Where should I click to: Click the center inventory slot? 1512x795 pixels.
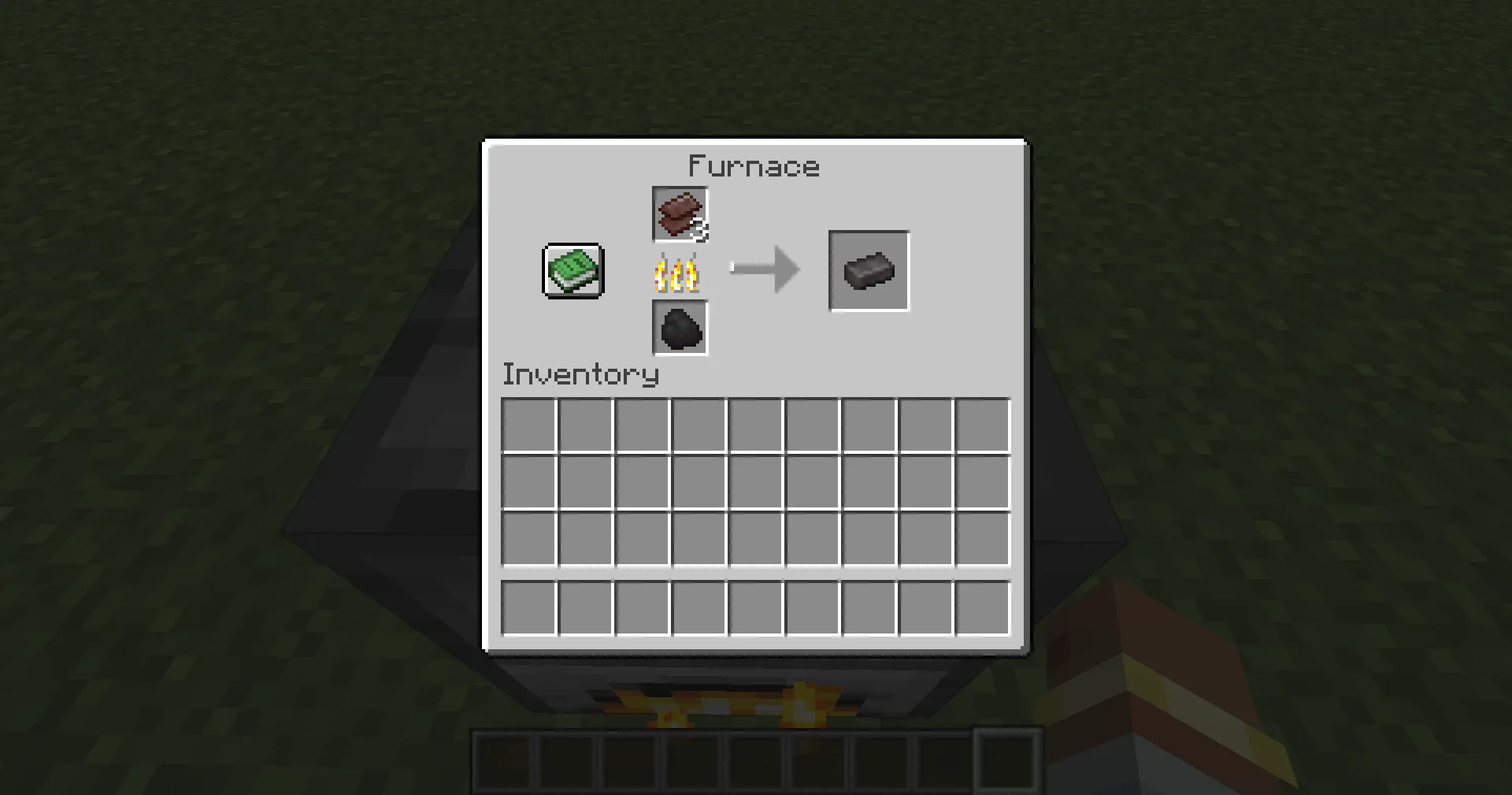point(756,483)
